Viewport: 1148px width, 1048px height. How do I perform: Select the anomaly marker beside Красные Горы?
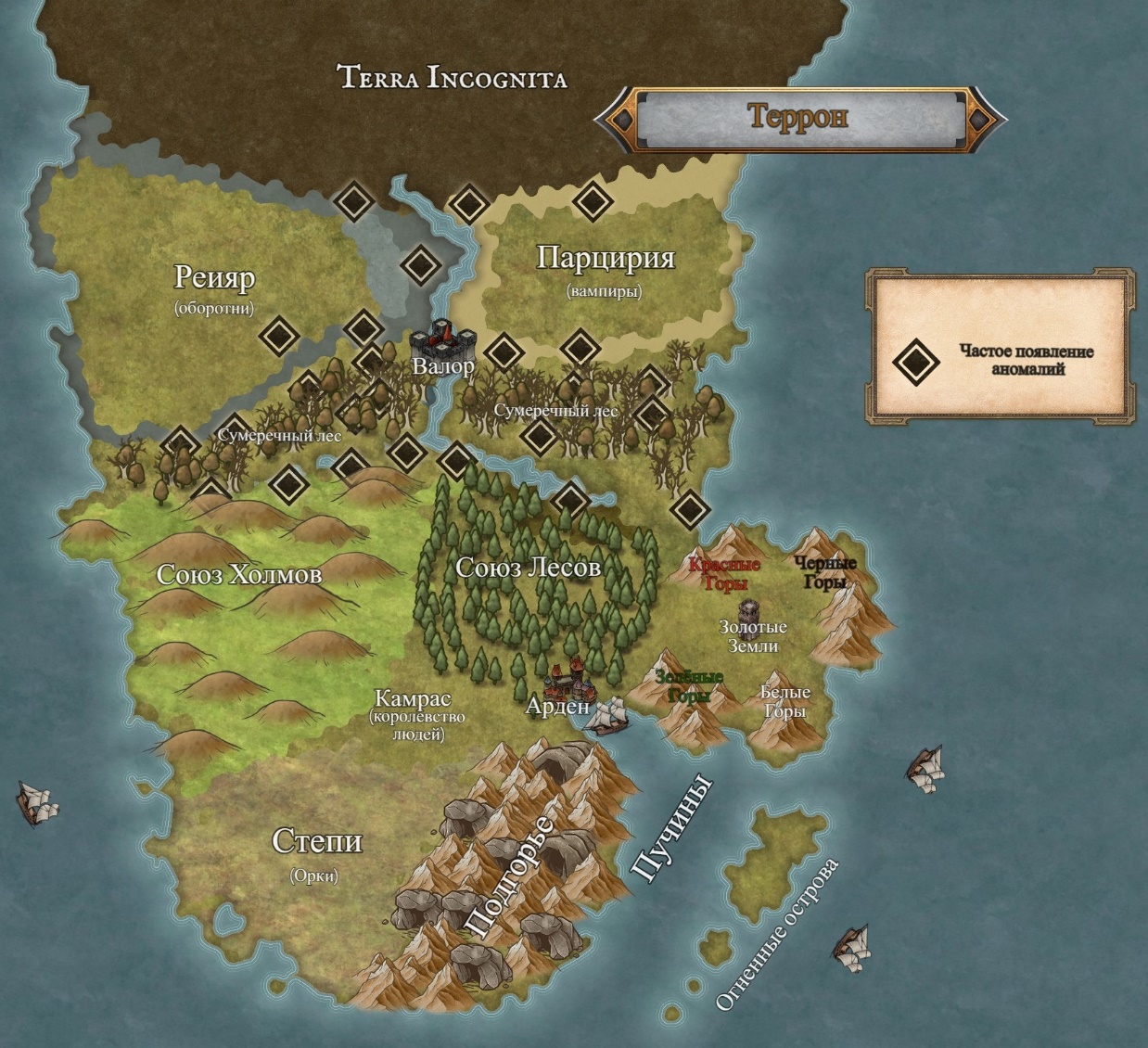pyautogui.click(x=689, y=508)
